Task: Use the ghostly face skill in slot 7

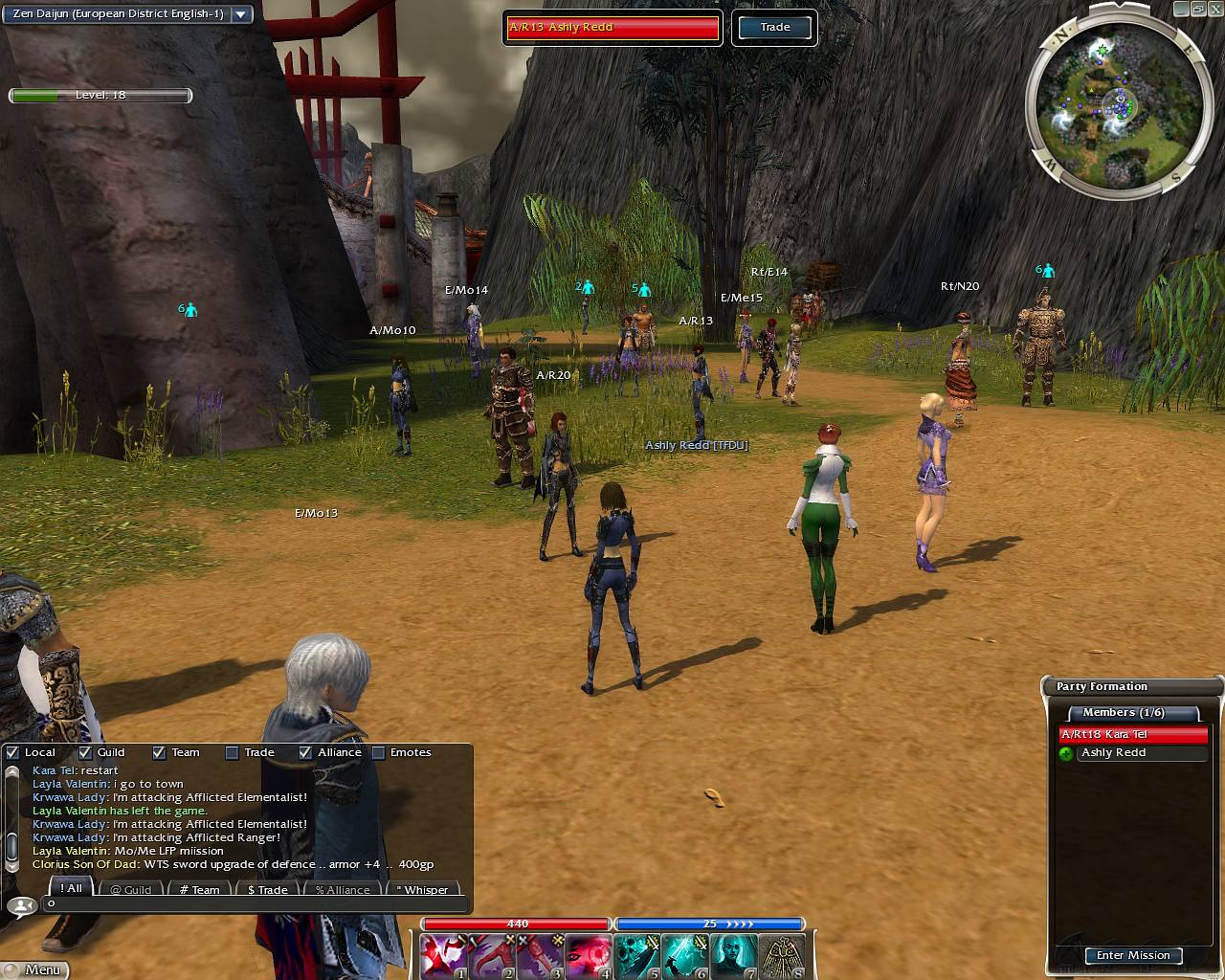Action: pos(734,955)
